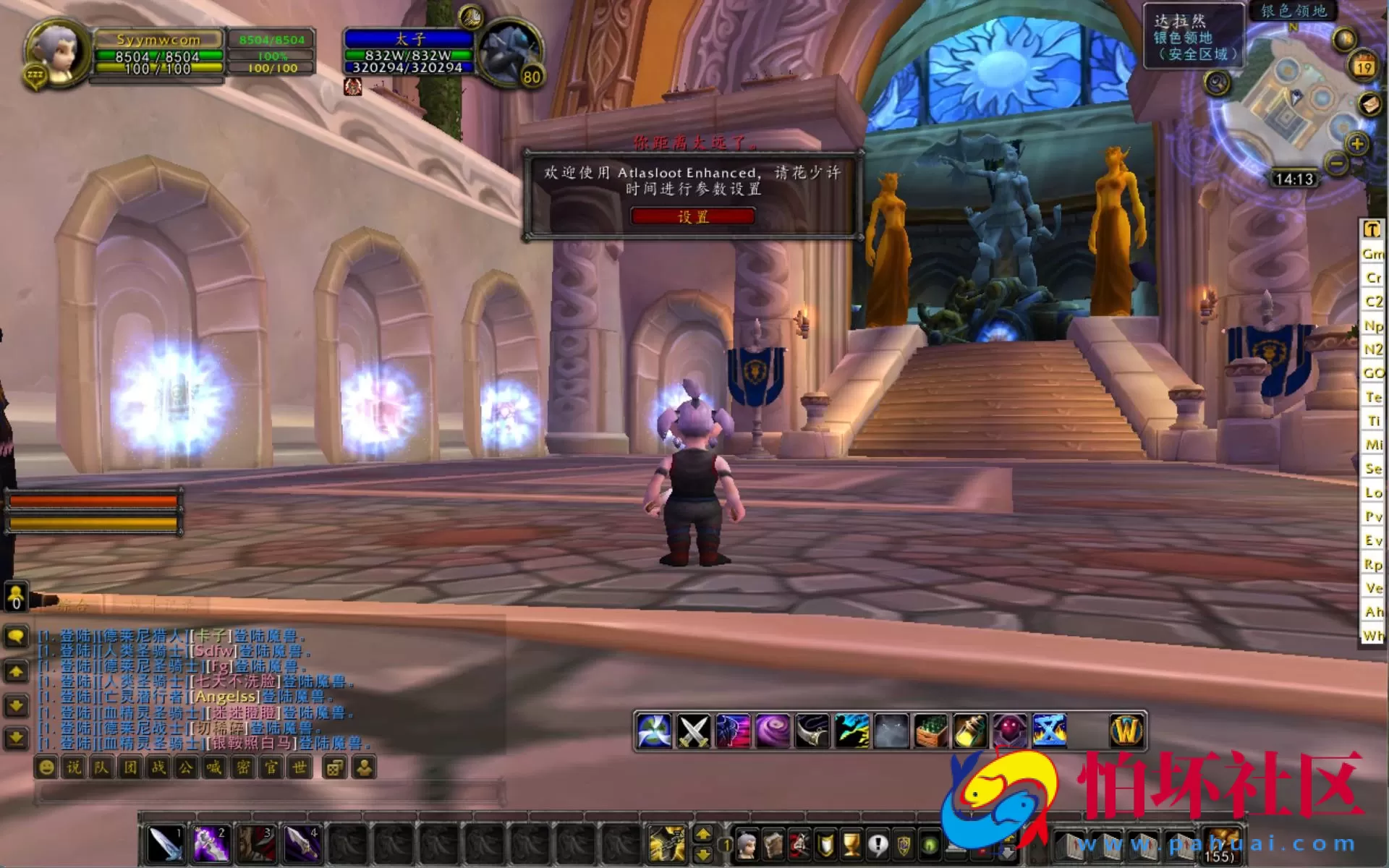Click the purple vortex spell icon
The height and width of the screenshot is (868, 1389).
(x=774, y=731)
